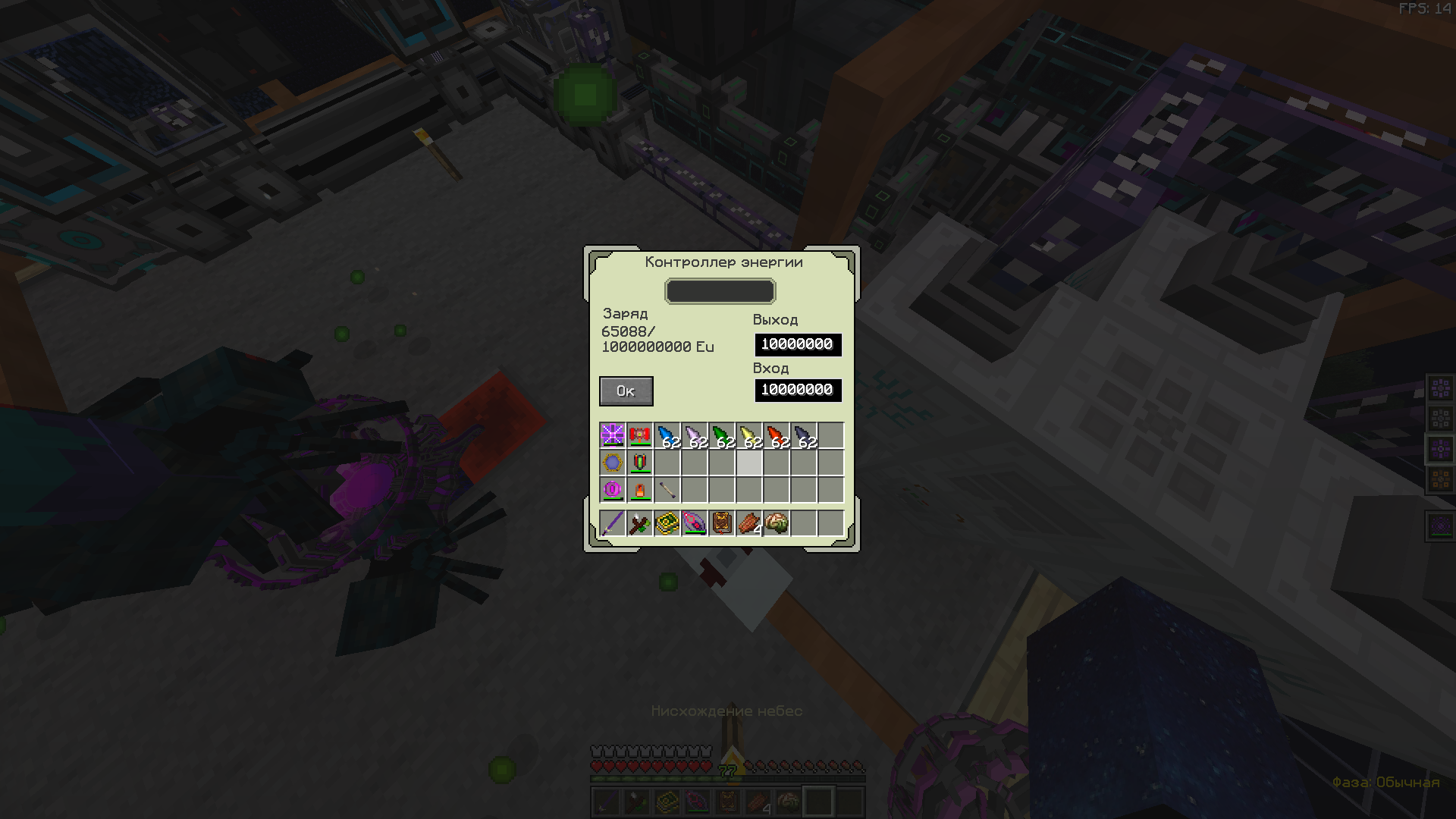Select the cooked meat stack of four
This screenshot has width=1456, height=819.
point(749,523)
